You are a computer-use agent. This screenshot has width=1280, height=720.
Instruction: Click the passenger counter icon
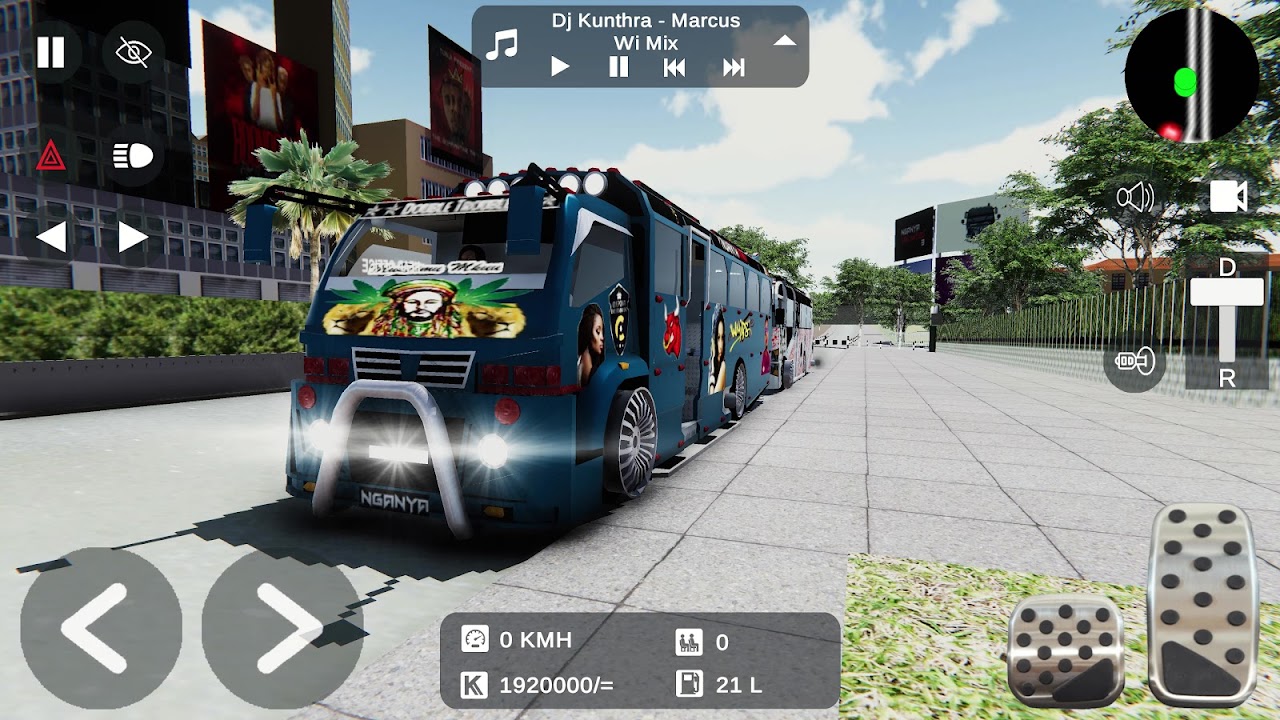click(x=688, y=643)
